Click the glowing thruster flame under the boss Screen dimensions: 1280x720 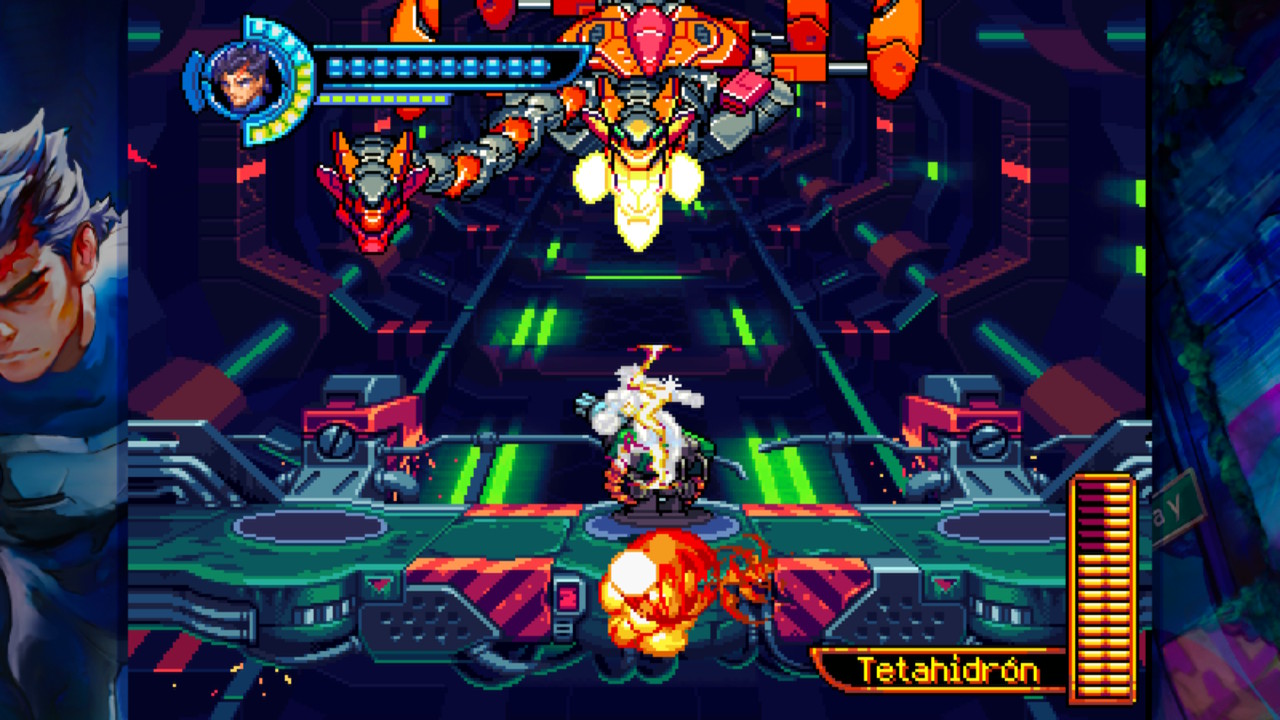pyautogui.click(x=640, y=195)
